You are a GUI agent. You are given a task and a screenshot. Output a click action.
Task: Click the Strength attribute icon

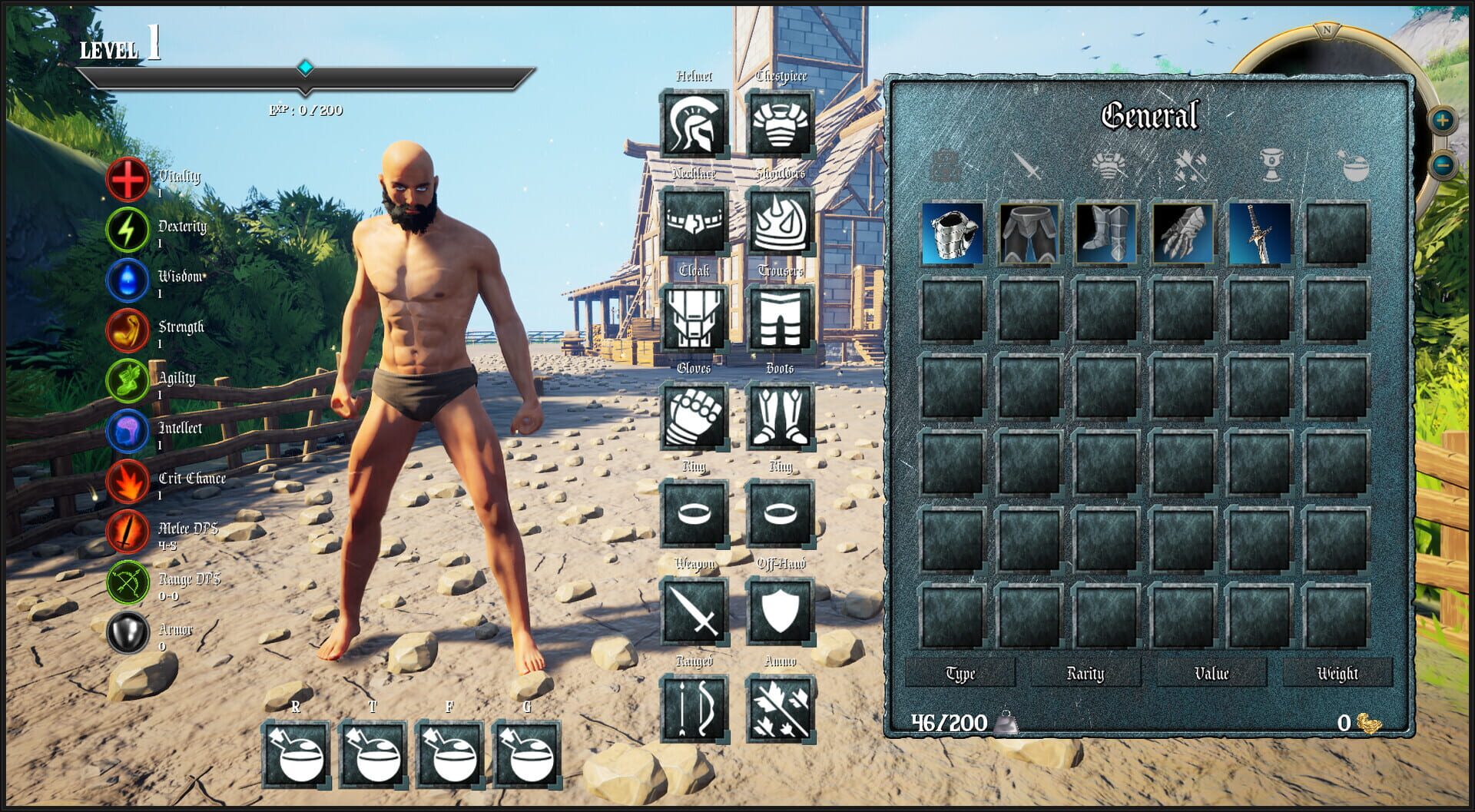click(x=128, y=330)
